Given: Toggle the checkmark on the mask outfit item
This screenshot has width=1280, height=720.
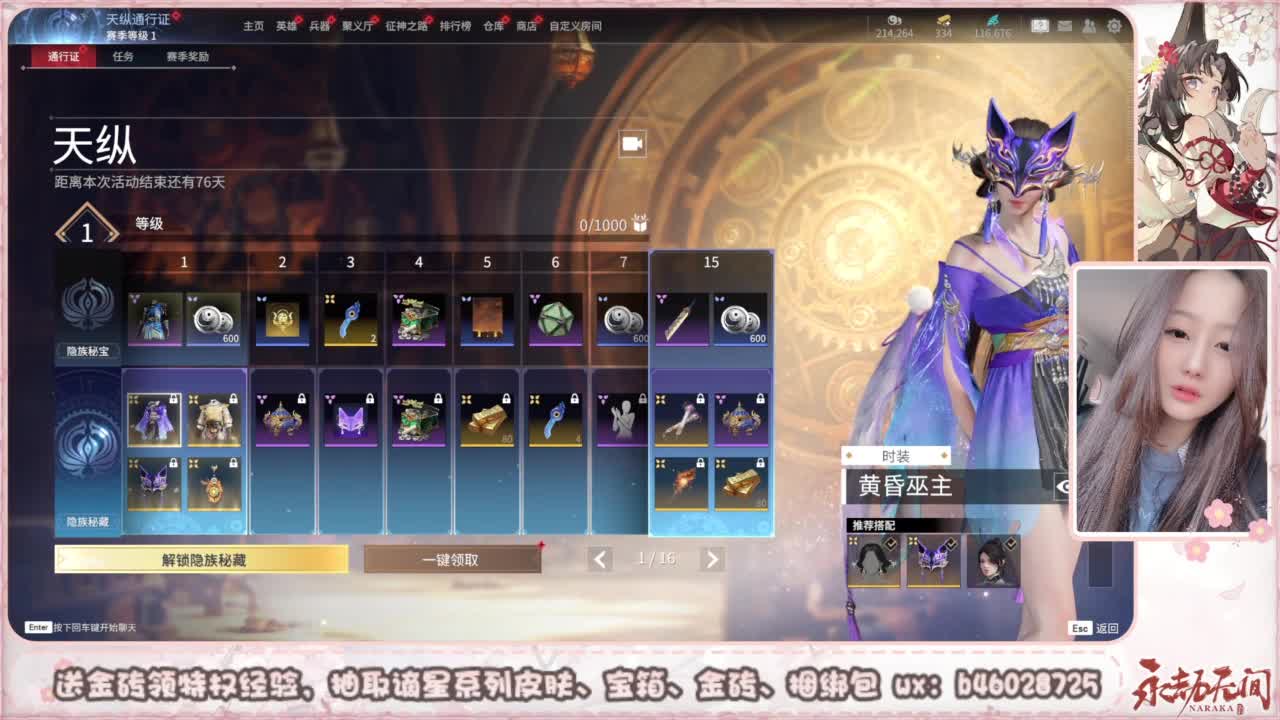Looking at the screenshot, I should pyautogui.click(x=950, y=542).
